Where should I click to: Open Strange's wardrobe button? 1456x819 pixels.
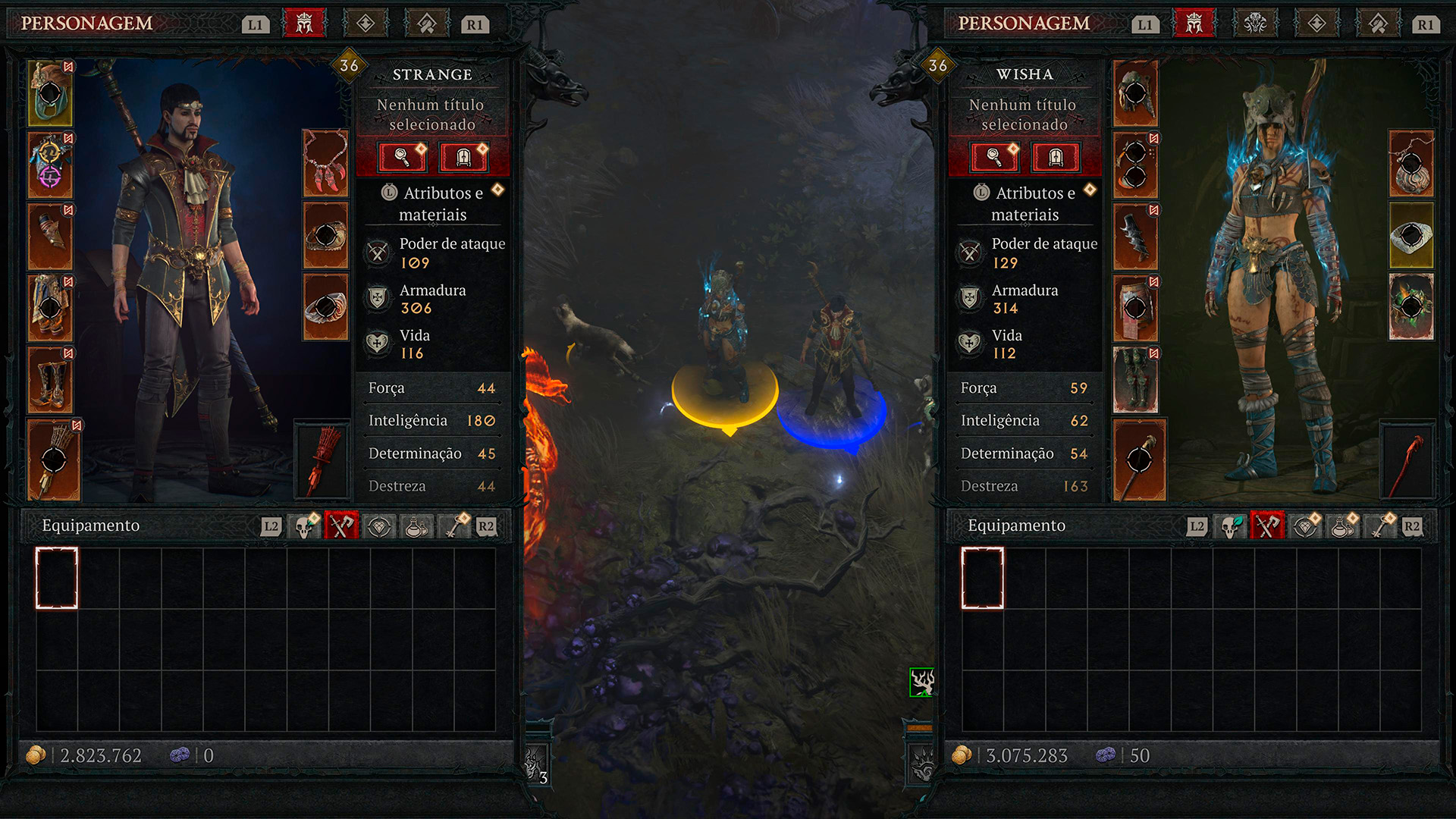coord(463,157)
